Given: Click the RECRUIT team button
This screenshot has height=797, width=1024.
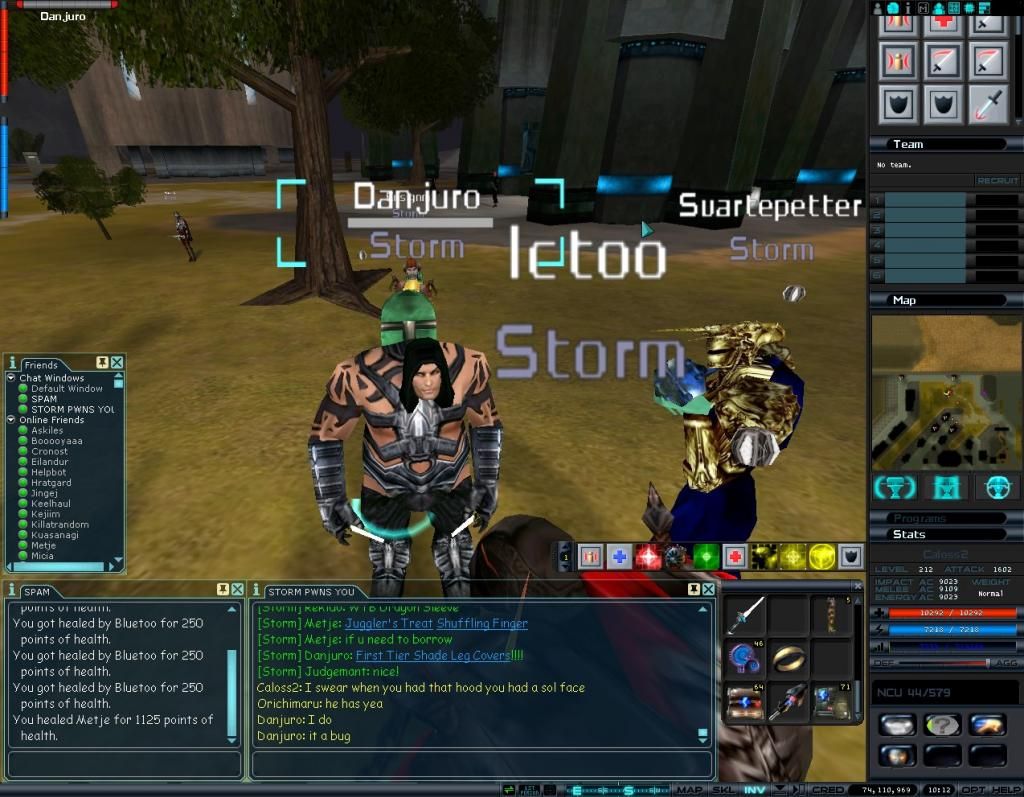Looking at the screenshot, I should 996,181.
